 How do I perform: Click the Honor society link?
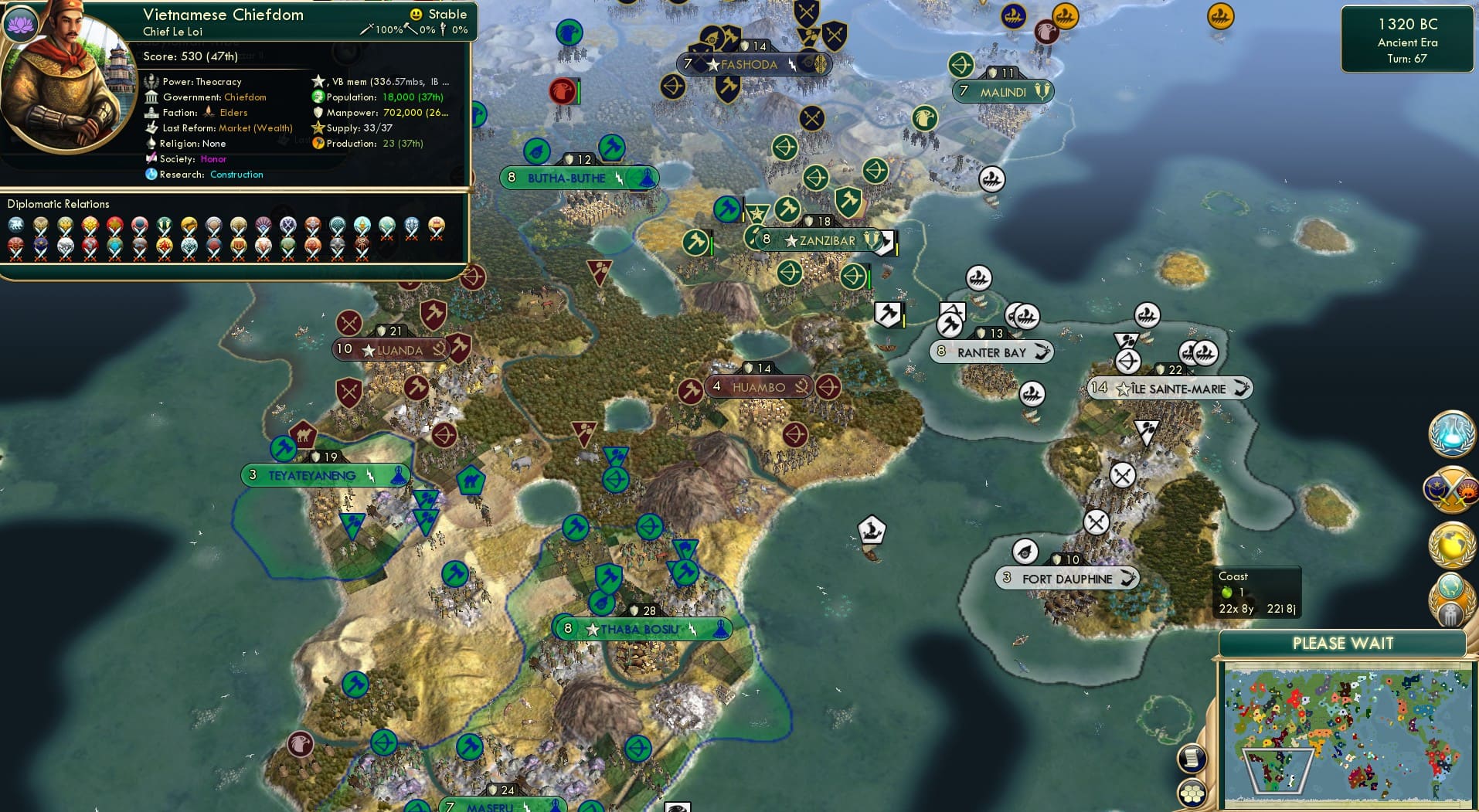click(x=216, y=158)
